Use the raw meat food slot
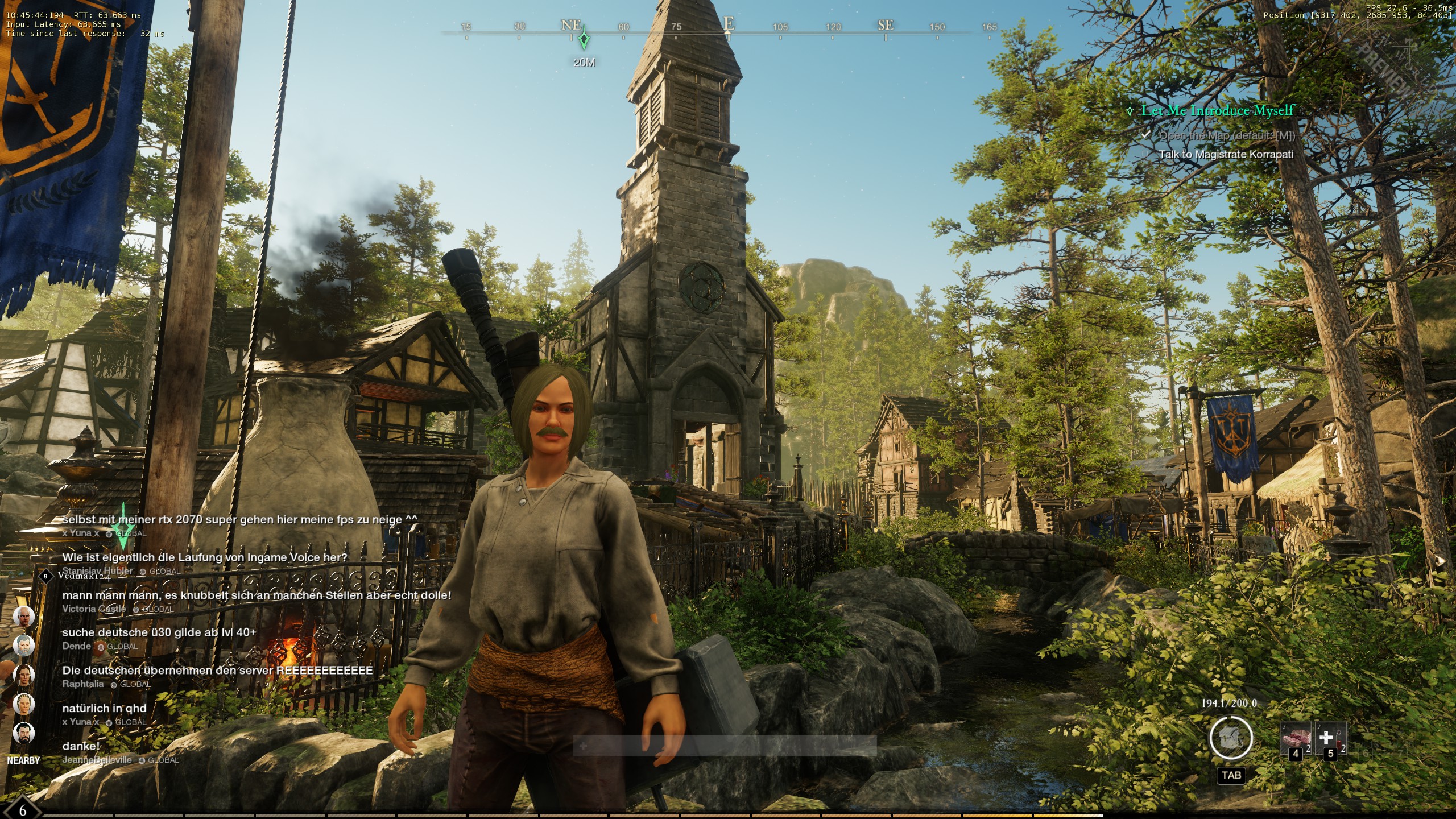Viewport: 1456px width, 819px height. [1295, 738]
